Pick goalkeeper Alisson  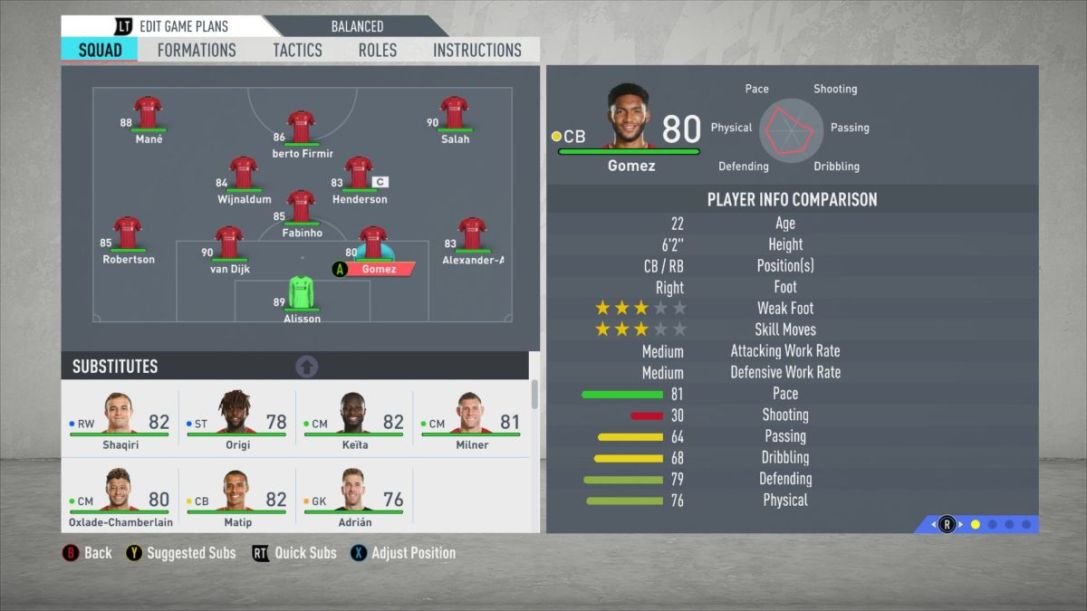click(x=301, y=294)
